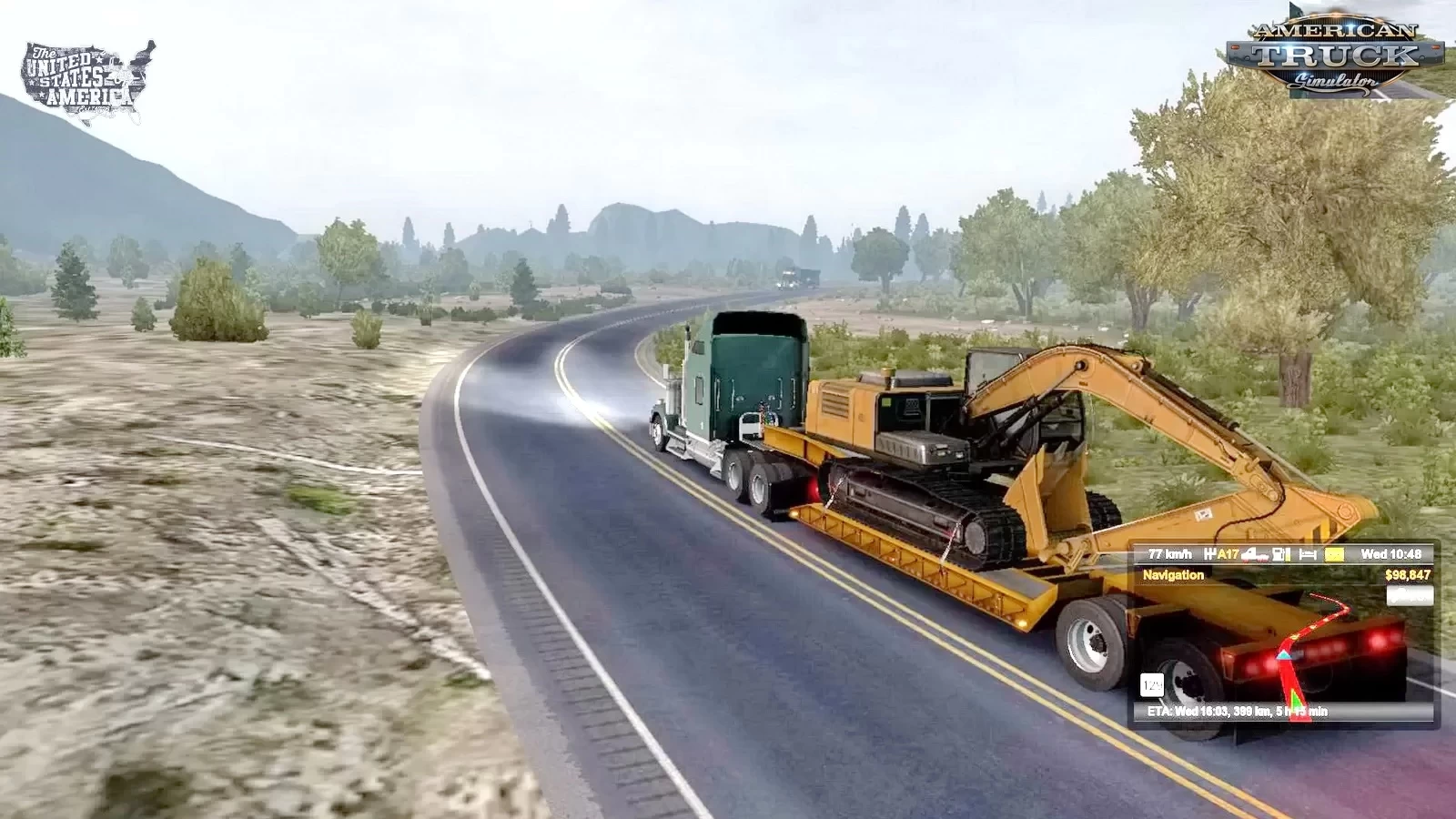Switch to the Navigation tab
The width and height of the screenshot is (1456, 819).
(1174, 575)
